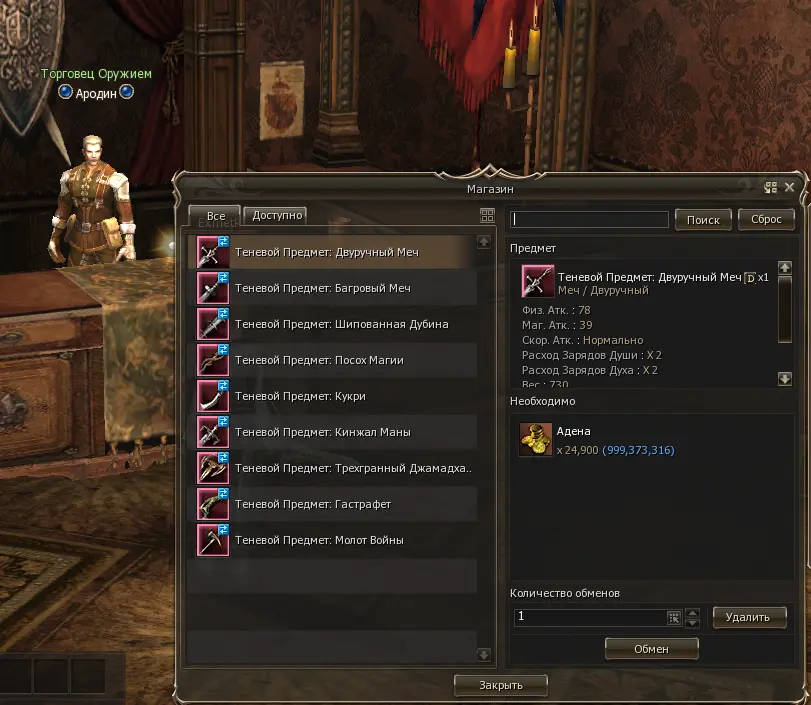
Task: Focus the Количество обменов quantity field
Action: pos(590,618)
